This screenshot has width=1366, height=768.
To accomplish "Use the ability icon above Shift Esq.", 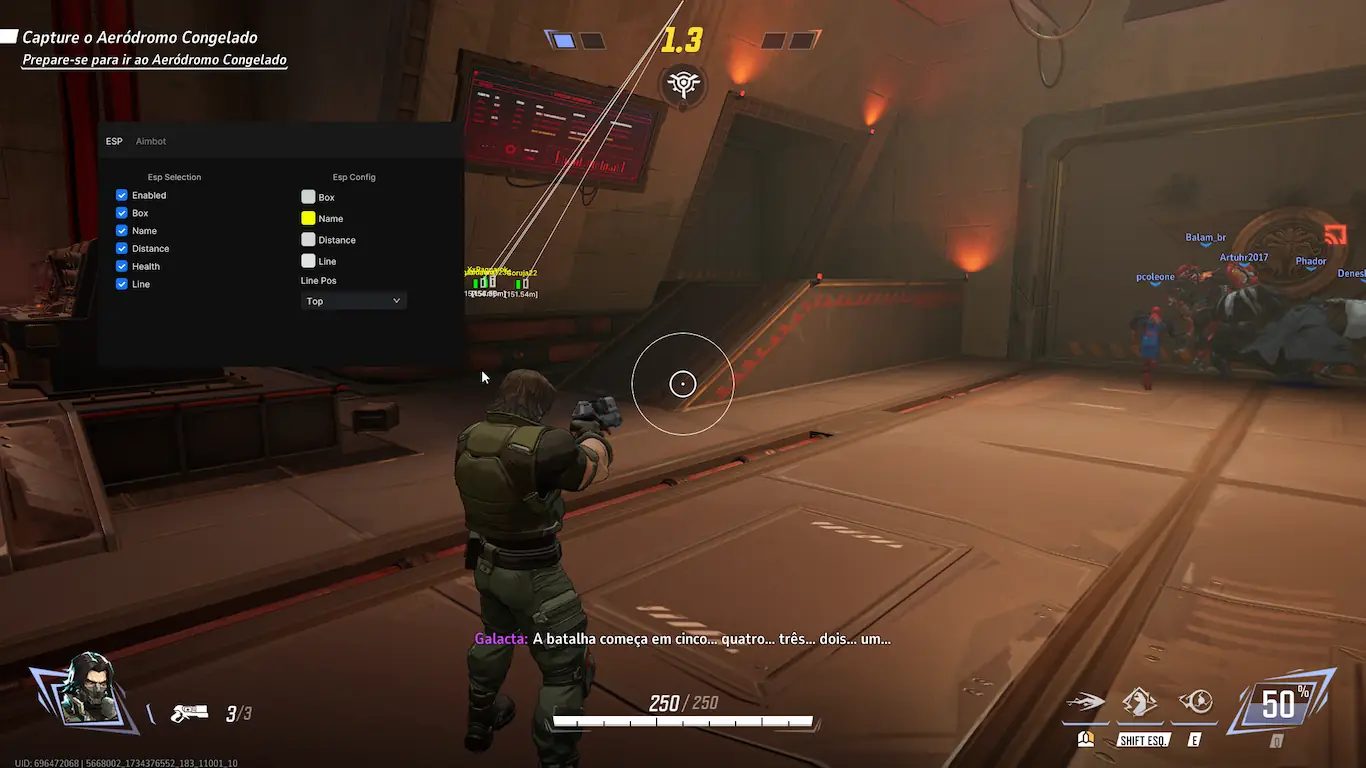I will point(1140,702).
